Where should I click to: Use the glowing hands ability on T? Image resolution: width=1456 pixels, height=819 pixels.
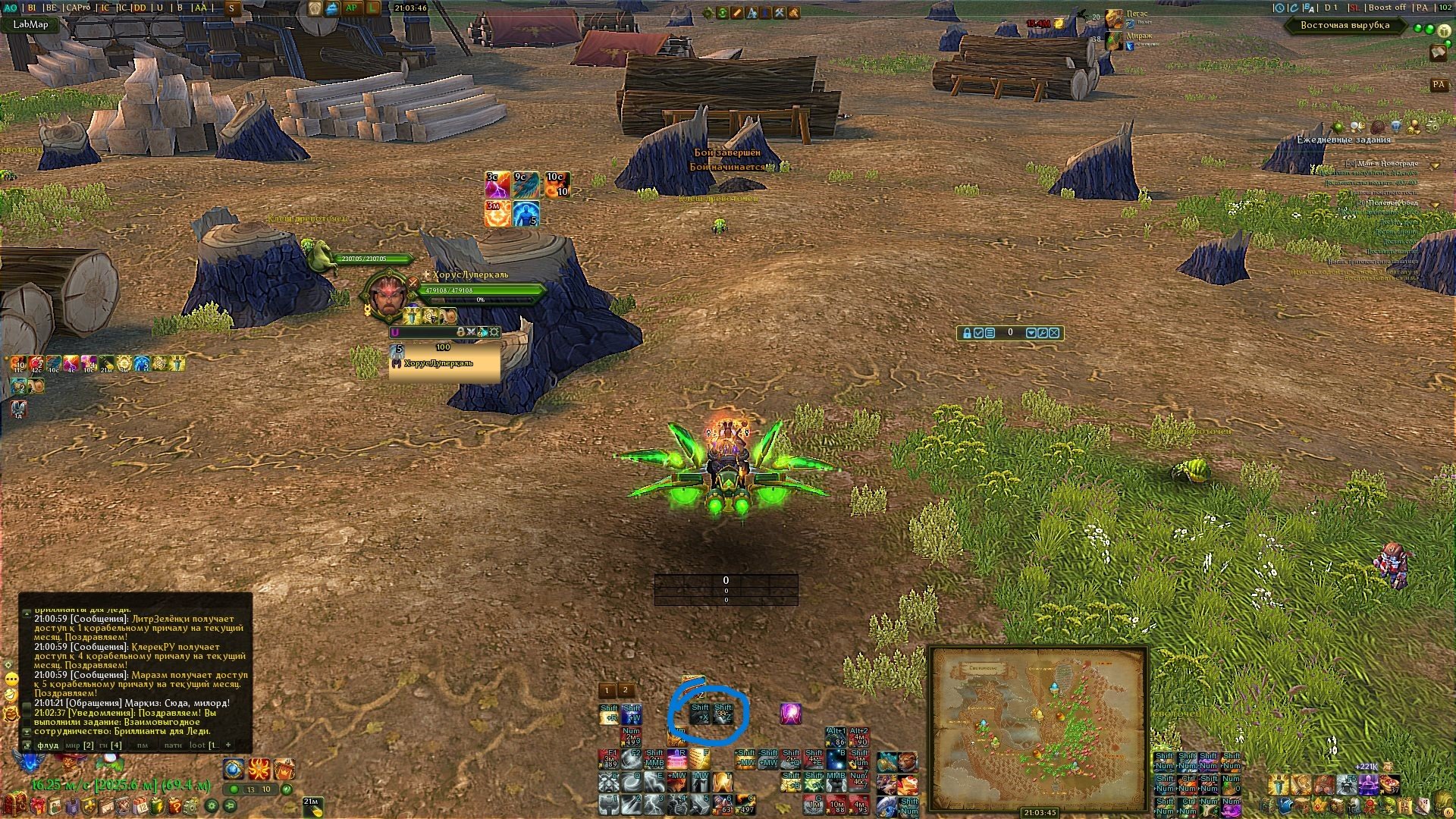[x=722, y=780]
